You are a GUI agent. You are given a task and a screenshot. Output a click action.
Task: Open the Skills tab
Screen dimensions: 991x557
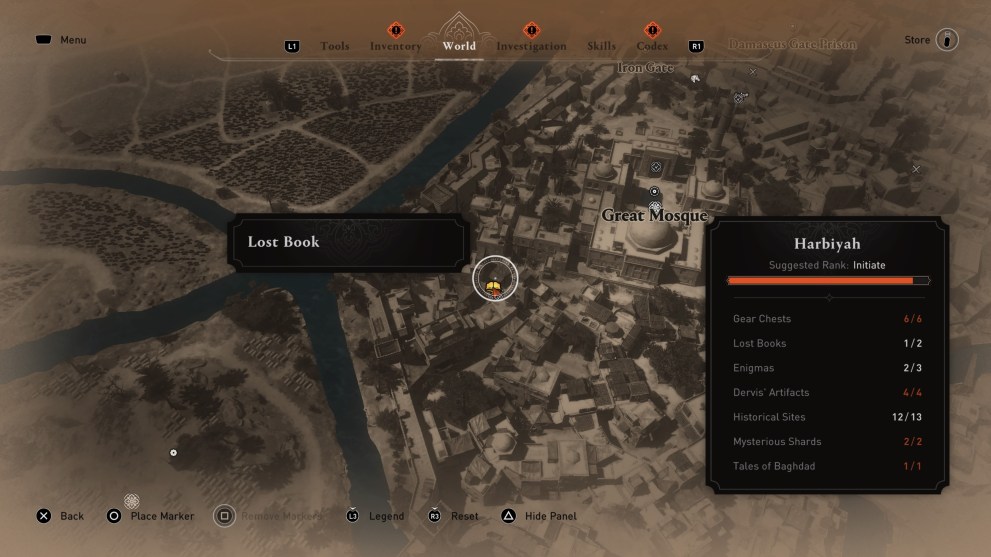tap(602, 46)
